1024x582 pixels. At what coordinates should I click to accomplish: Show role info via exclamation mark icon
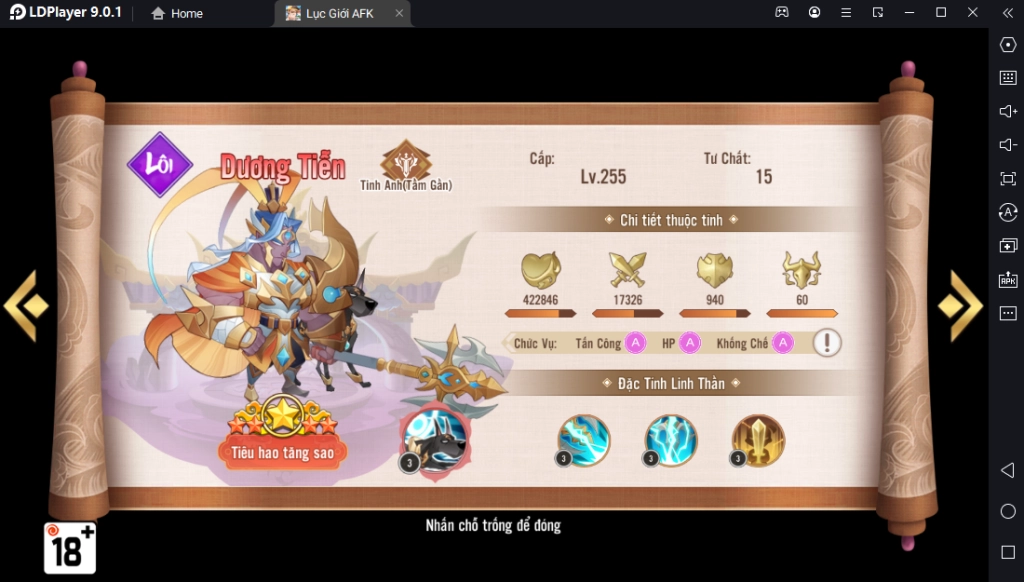click(x=826, y=343)
